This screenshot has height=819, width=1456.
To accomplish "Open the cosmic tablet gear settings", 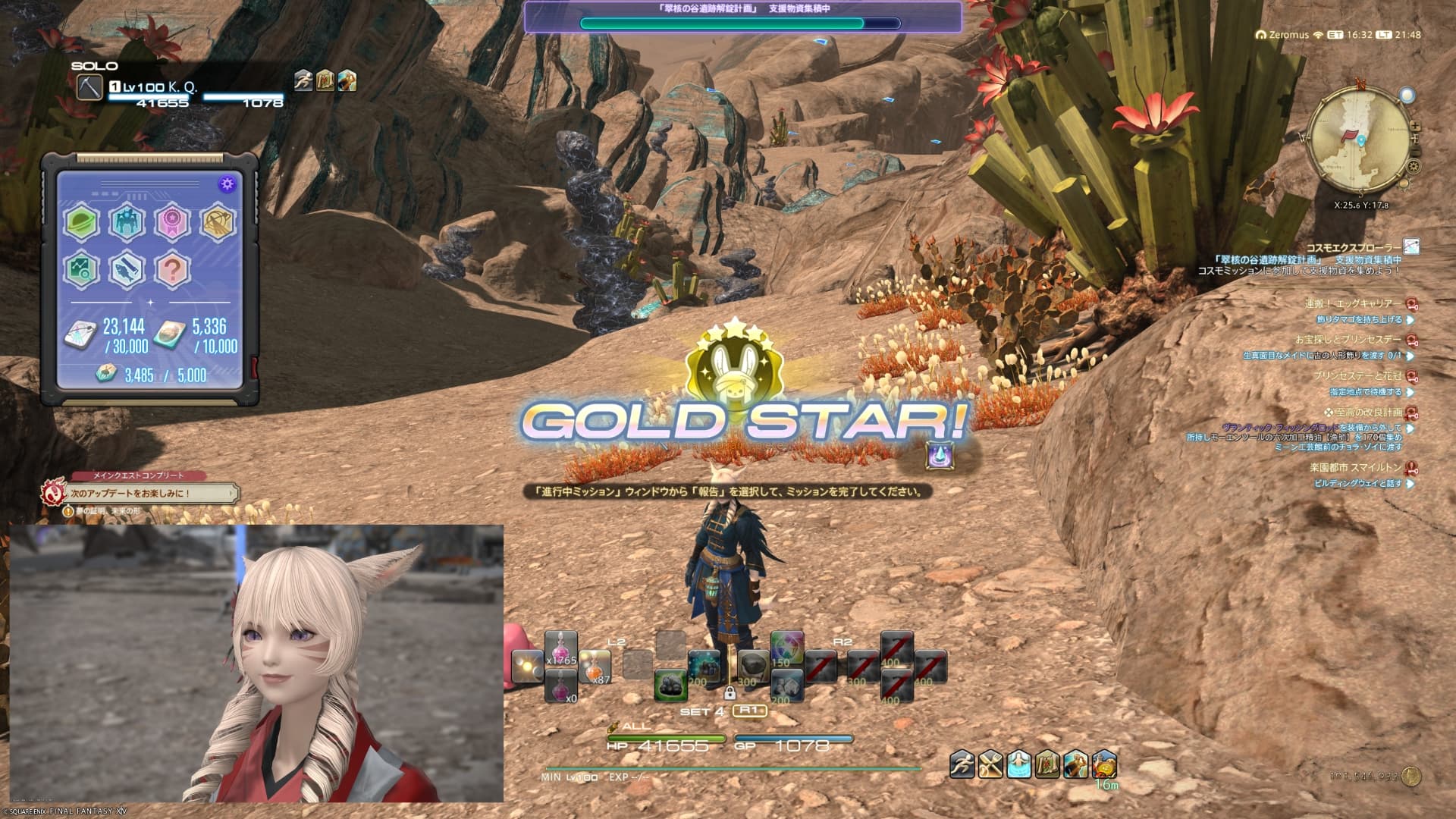I will (226, 184).
